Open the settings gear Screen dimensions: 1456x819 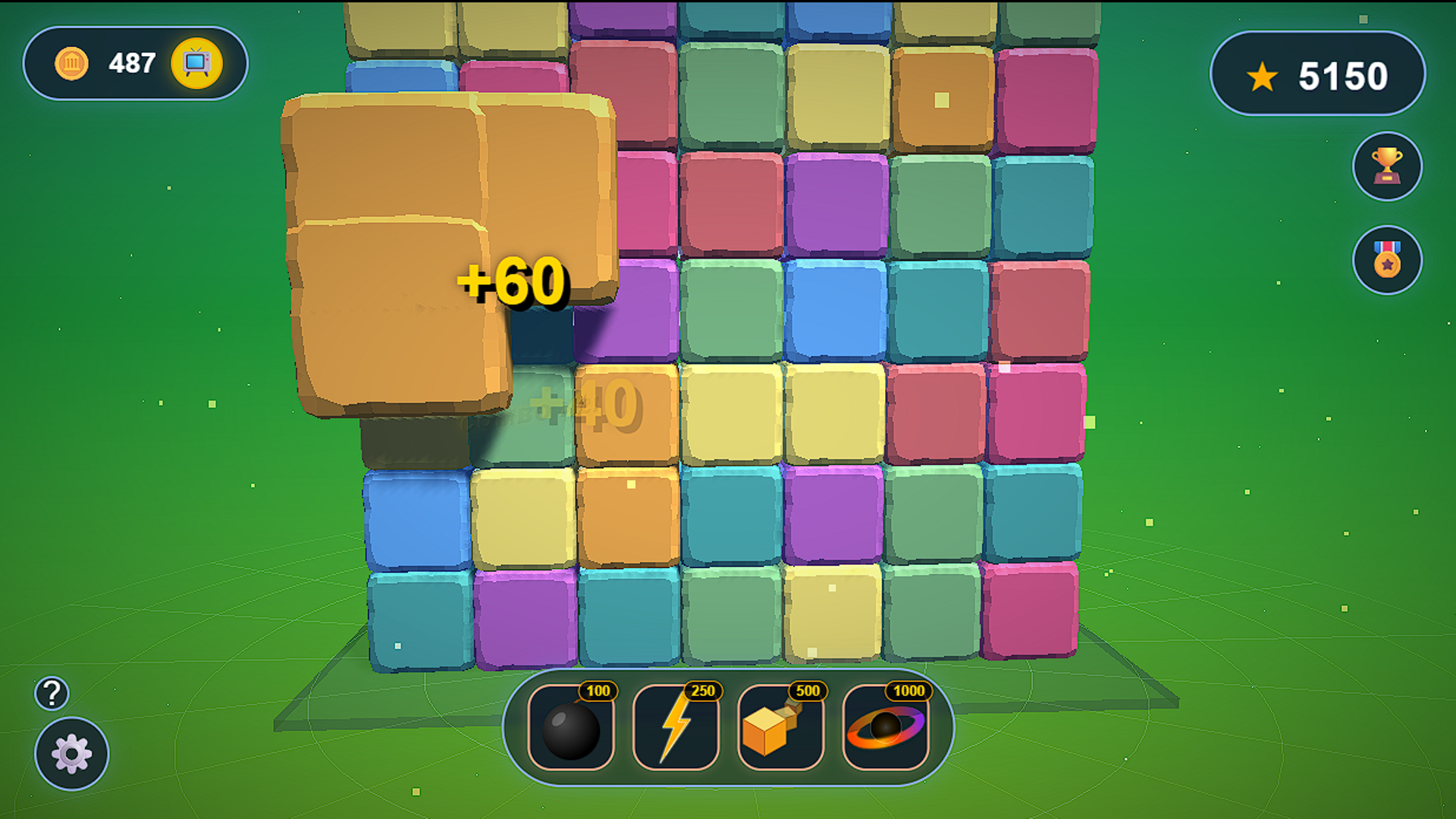point(70,755)
